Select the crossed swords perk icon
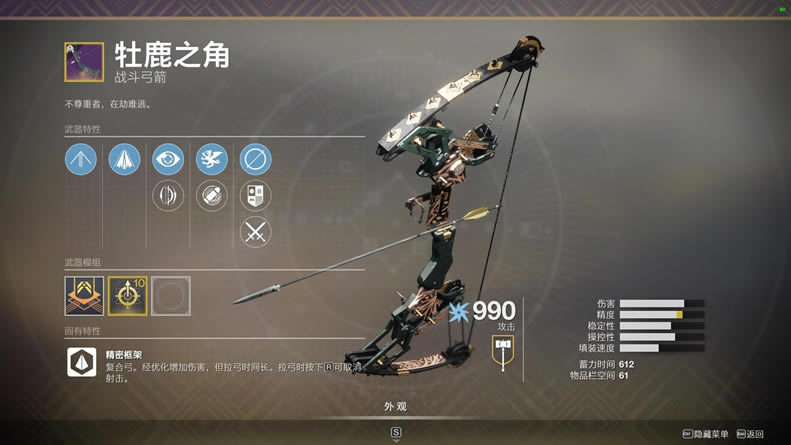Screen dimensions: 791x445 pos(255,232)
